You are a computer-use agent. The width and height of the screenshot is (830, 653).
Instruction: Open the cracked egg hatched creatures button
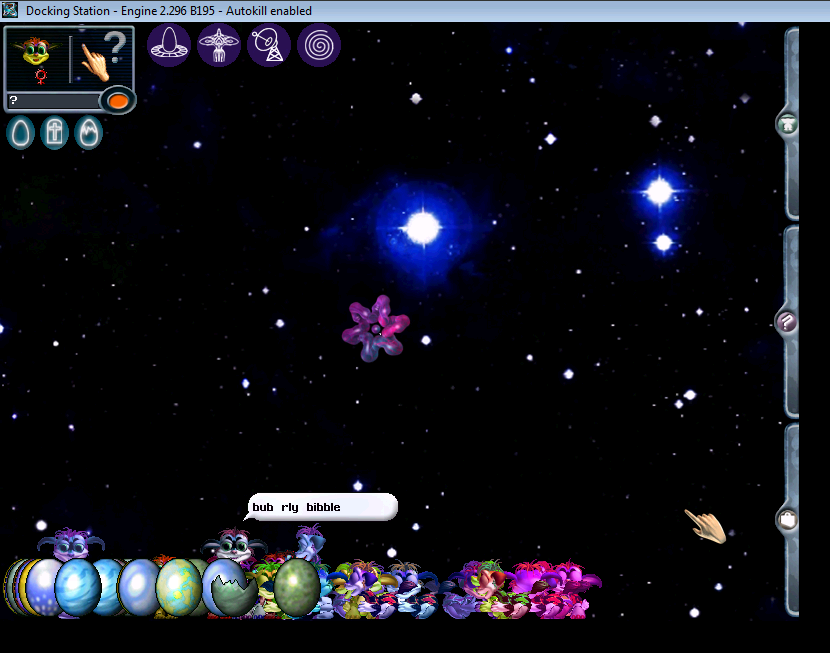tap(88, 133)
